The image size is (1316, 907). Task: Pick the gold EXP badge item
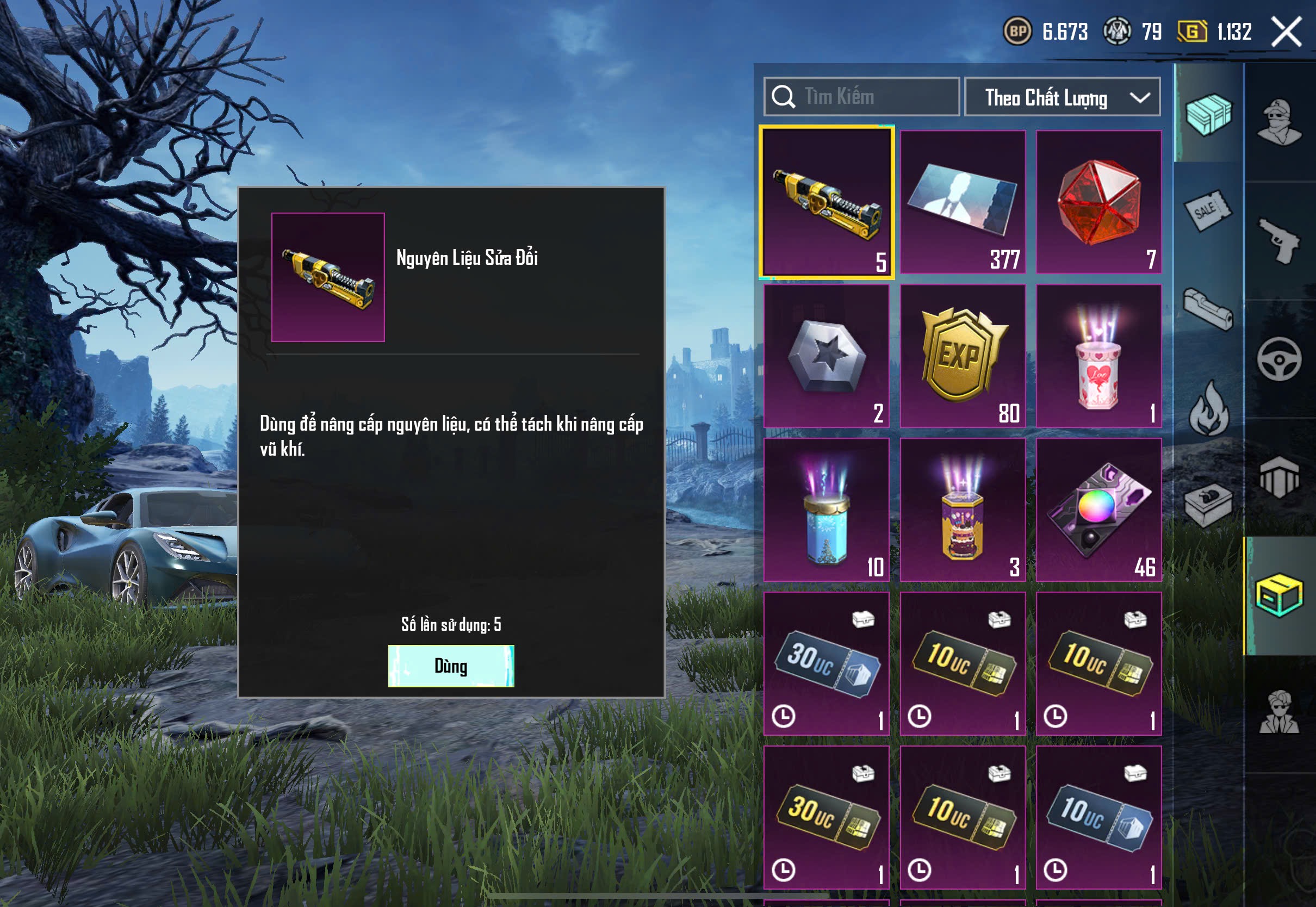point(963,356)
